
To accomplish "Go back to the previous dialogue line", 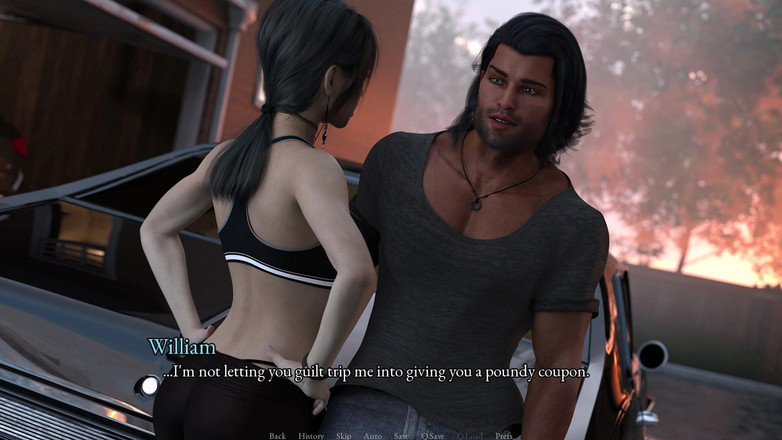I will click(x=277, y=436).
